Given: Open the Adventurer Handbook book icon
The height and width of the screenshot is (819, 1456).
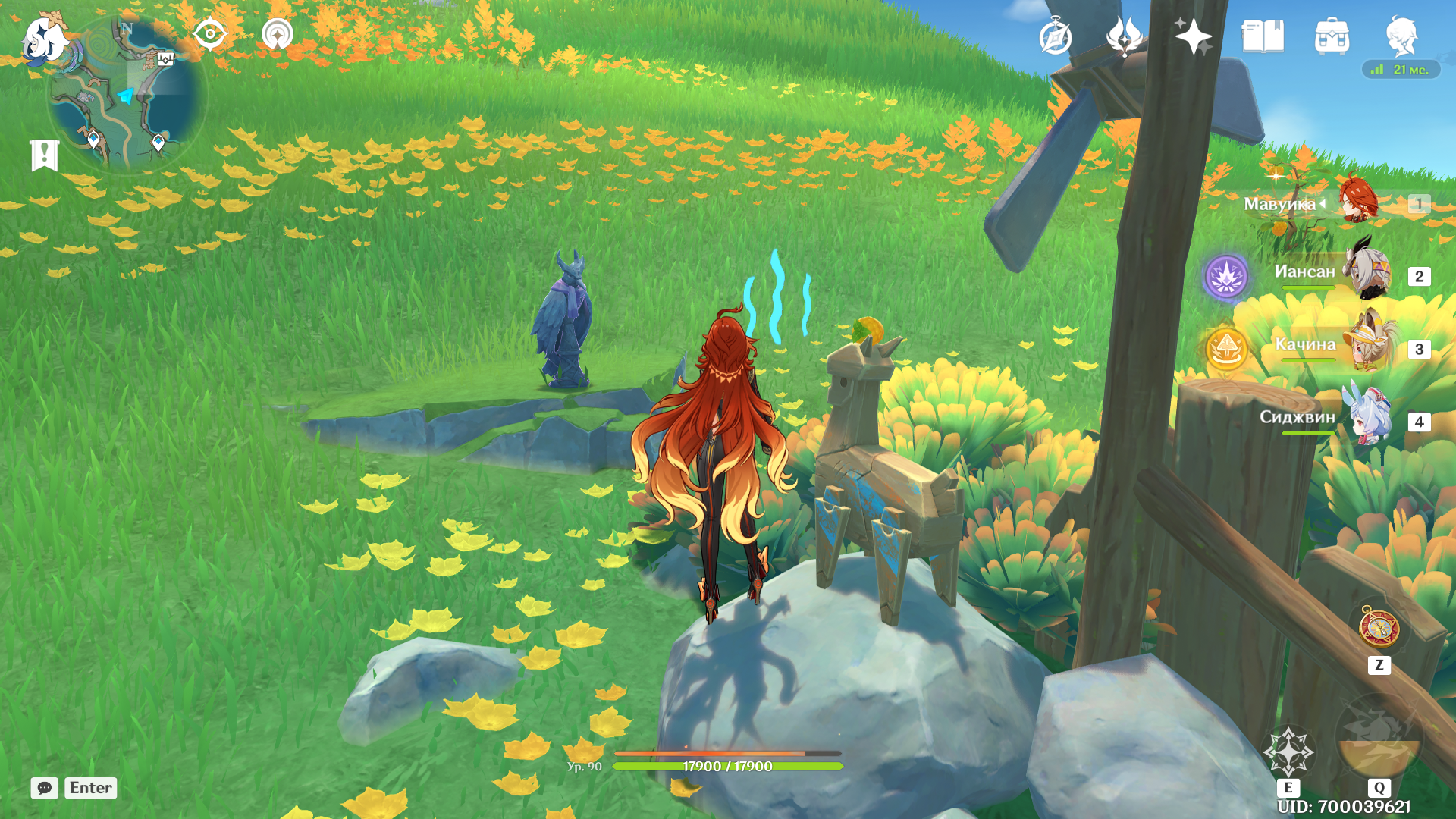Looking at the screenshot, I should pyautogui.click(x=1263, y=36).
